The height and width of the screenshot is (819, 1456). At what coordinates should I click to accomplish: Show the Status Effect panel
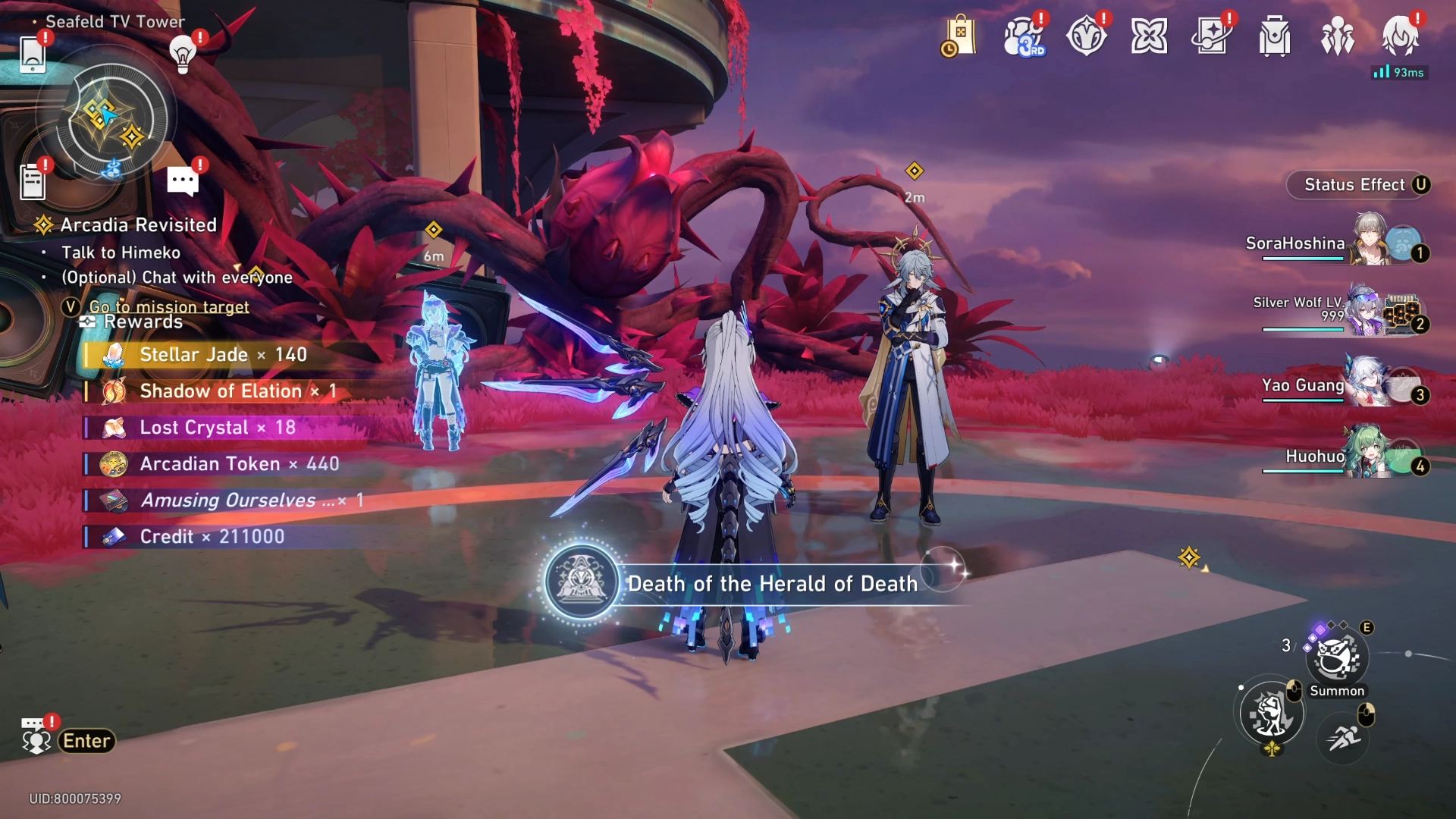point(1357,185)
